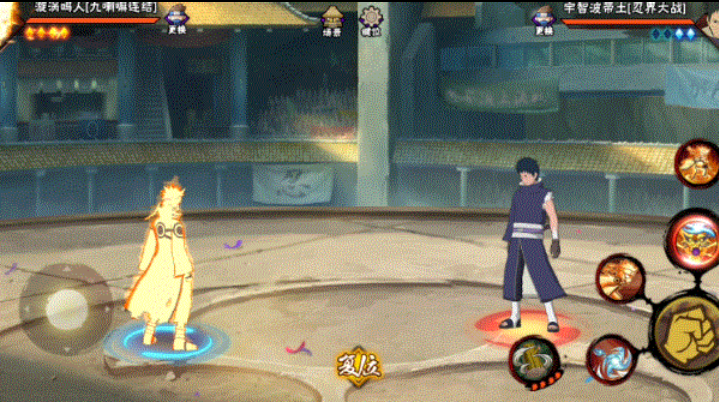Swap the left player's ninja via 更换
The image size is (719, 402).
point(178,19)
